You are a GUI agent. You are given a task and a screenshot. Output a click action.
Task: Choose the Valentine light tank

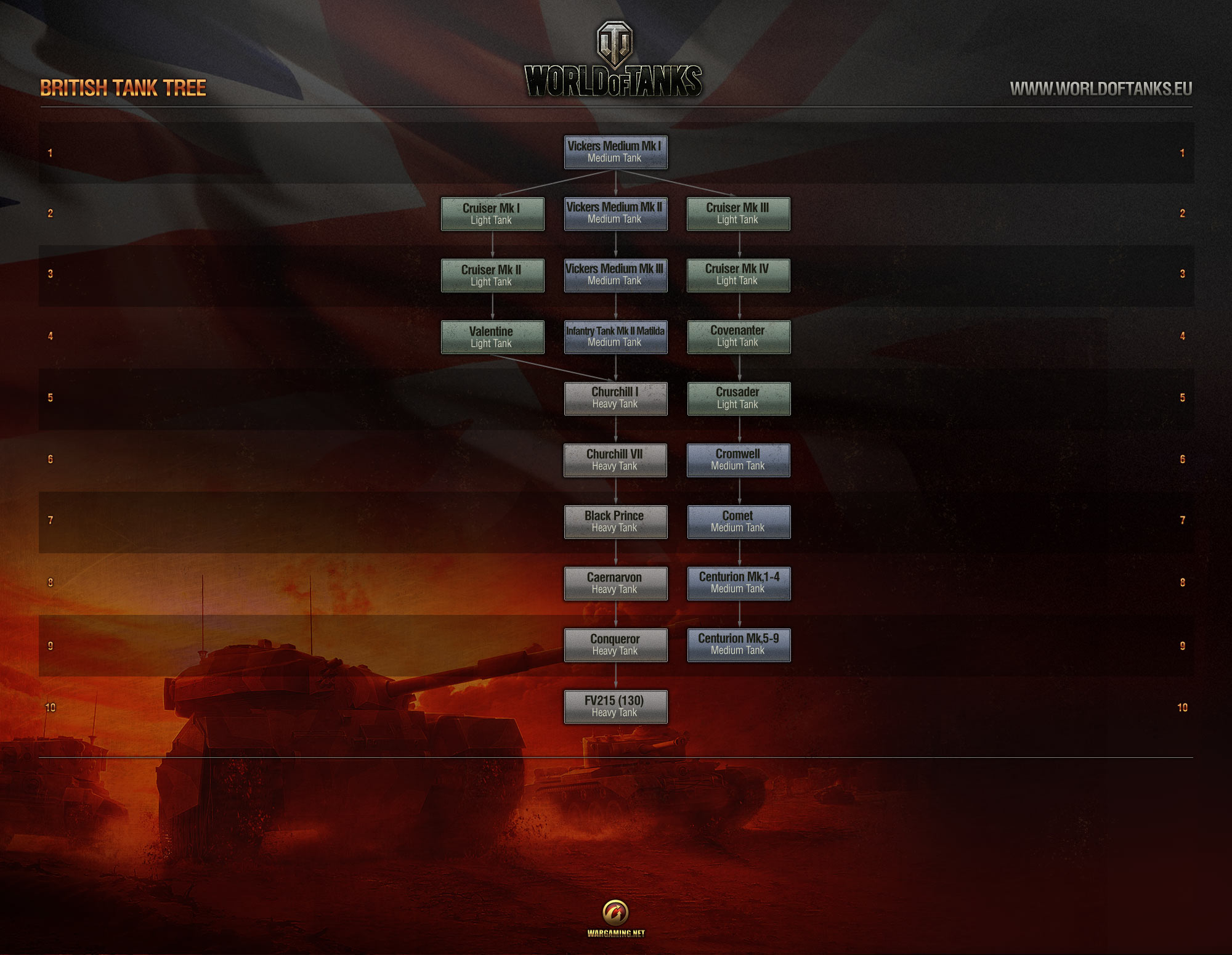[x=492, y=337]
